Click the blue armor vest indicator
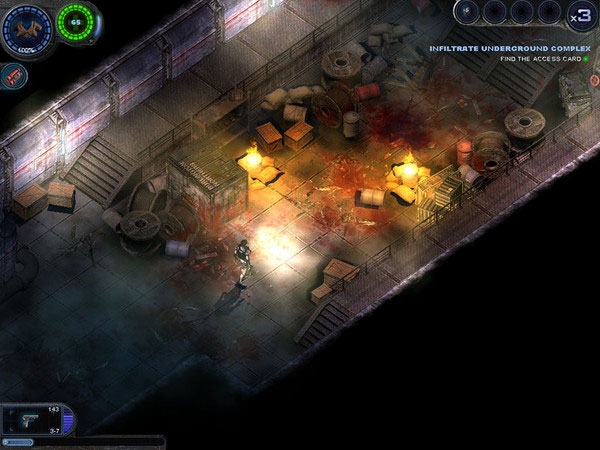This screenshot has width=600, height=450. (25, 28)
